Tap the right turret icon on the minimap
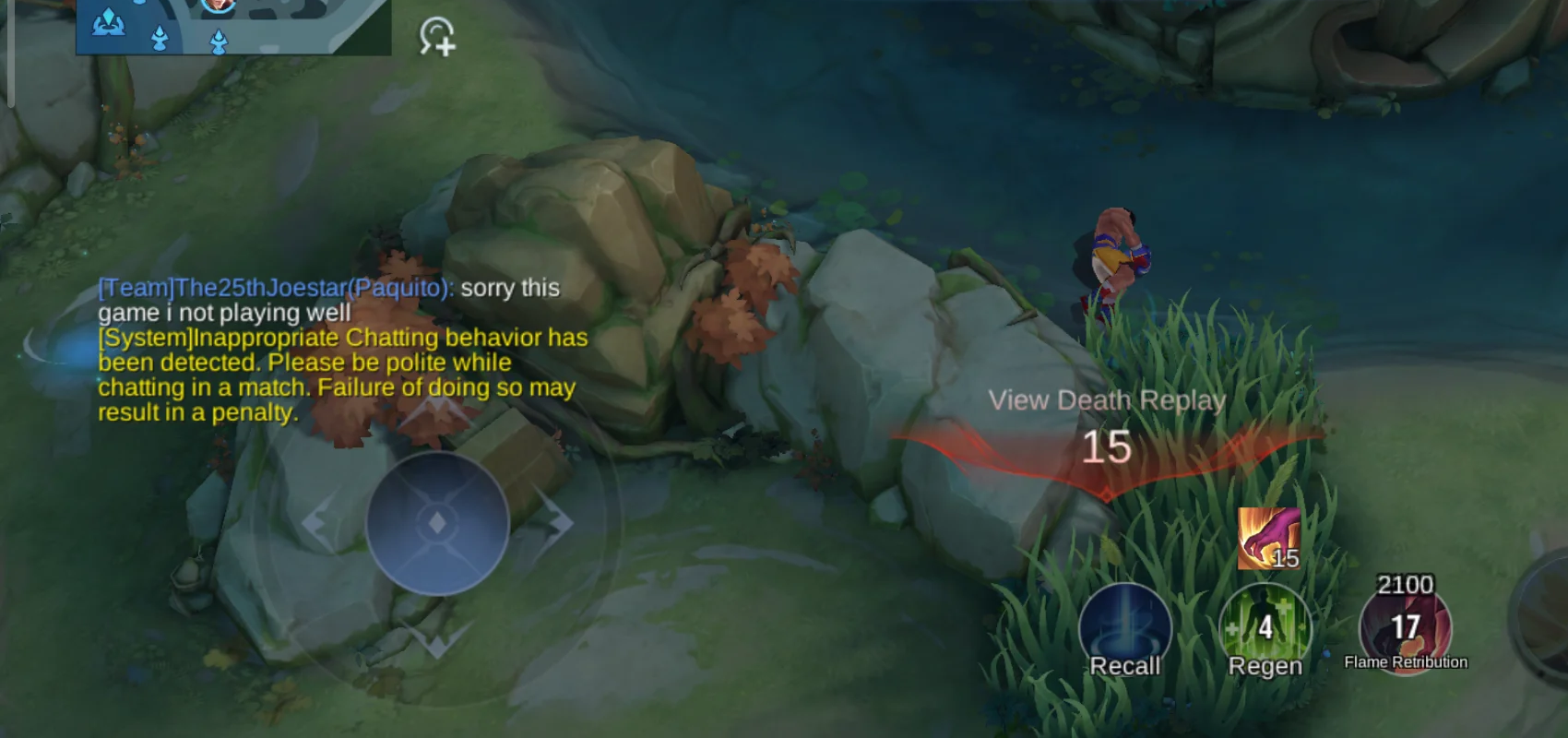Image resolution: width=1568 pixels, height=738 pixels. (218, 42)
